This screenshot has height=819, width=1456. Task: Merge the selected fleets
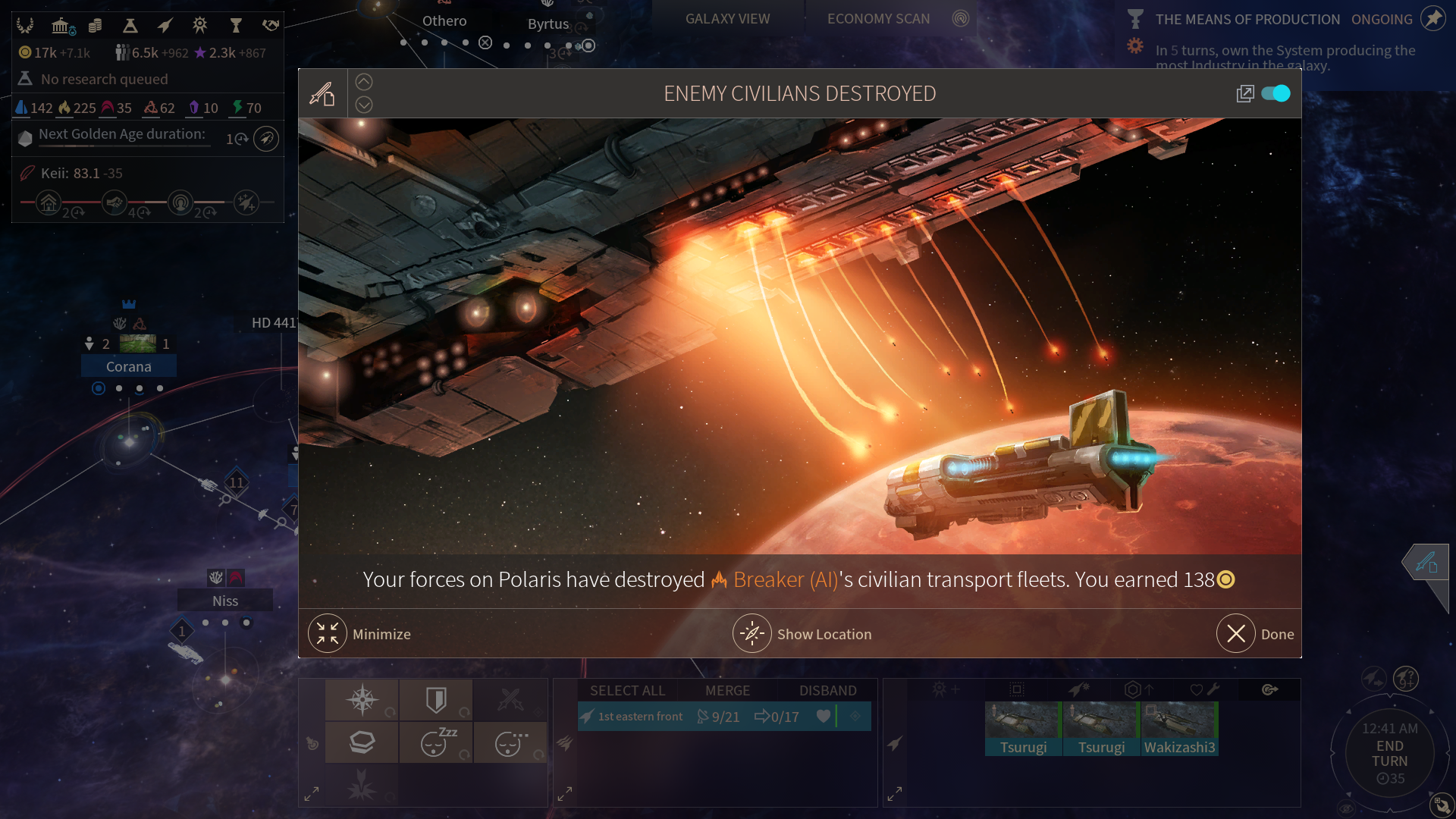click(727, 690)
